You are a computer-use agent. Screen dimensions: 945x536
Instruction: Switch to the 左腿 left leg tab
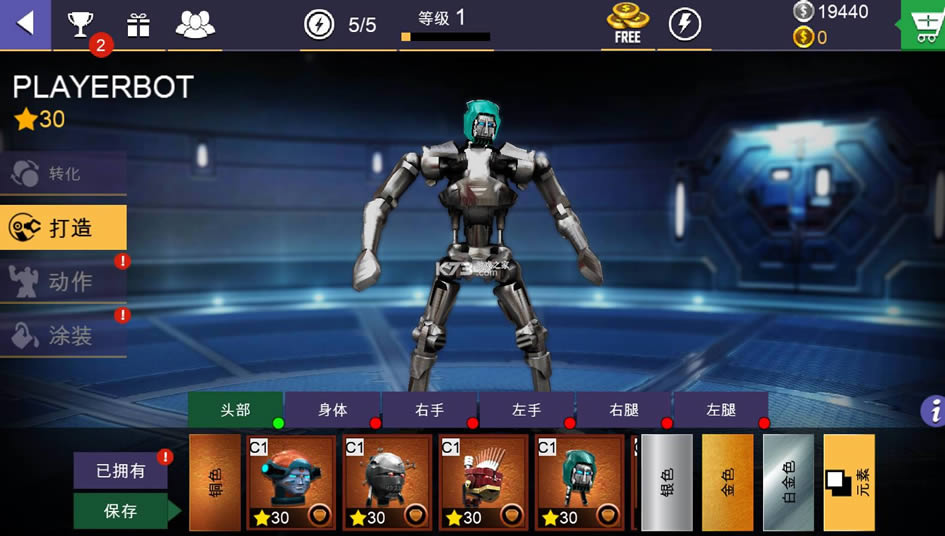click(x=720, y=410)
